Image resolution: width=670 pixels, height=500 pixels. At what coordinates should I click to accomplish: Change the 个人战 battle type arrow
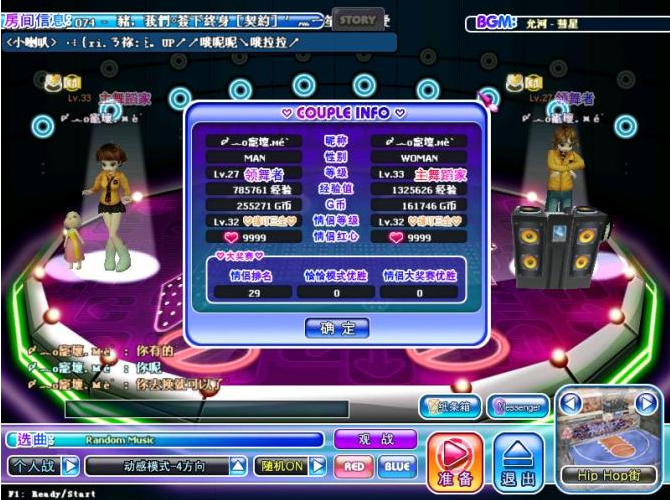pyautogui.click(x=71, y=466)
